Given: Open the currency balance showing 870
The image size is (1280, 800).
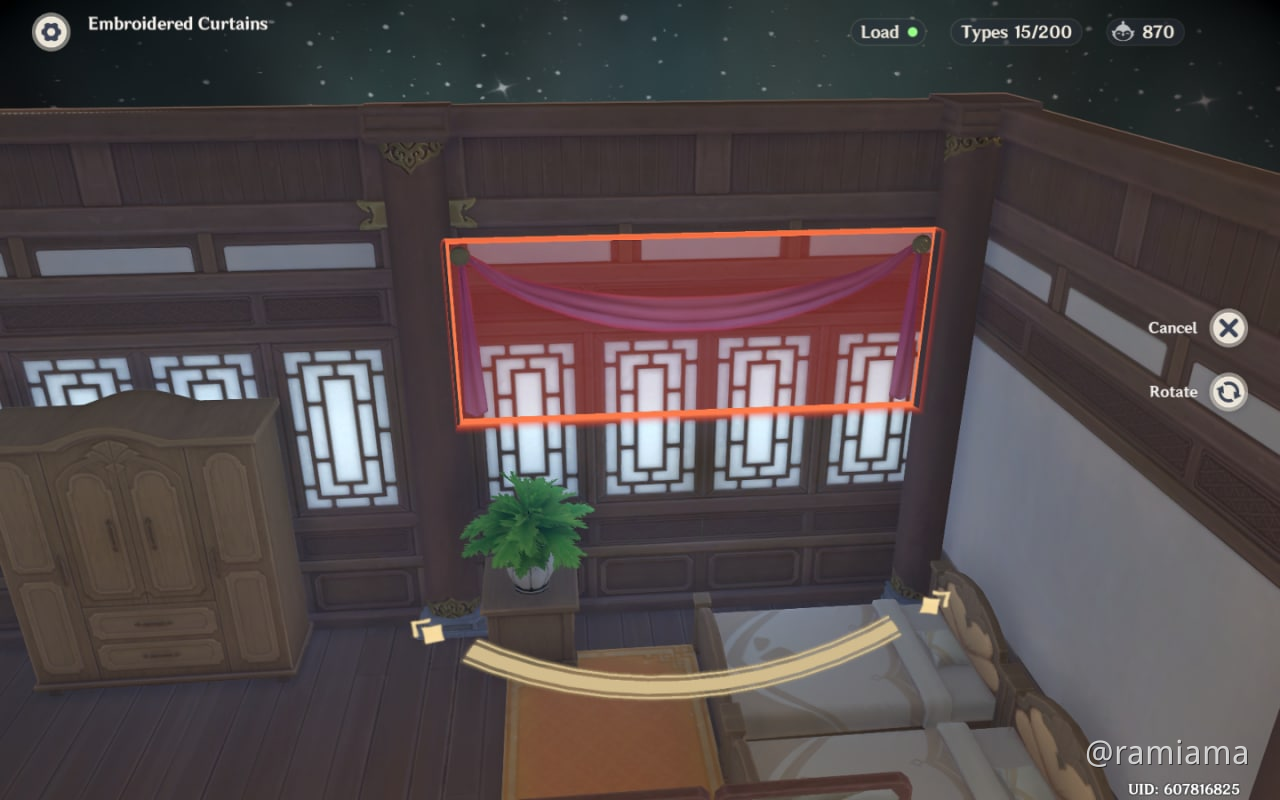Looking at the screenshot, I should coord(1143,32).
